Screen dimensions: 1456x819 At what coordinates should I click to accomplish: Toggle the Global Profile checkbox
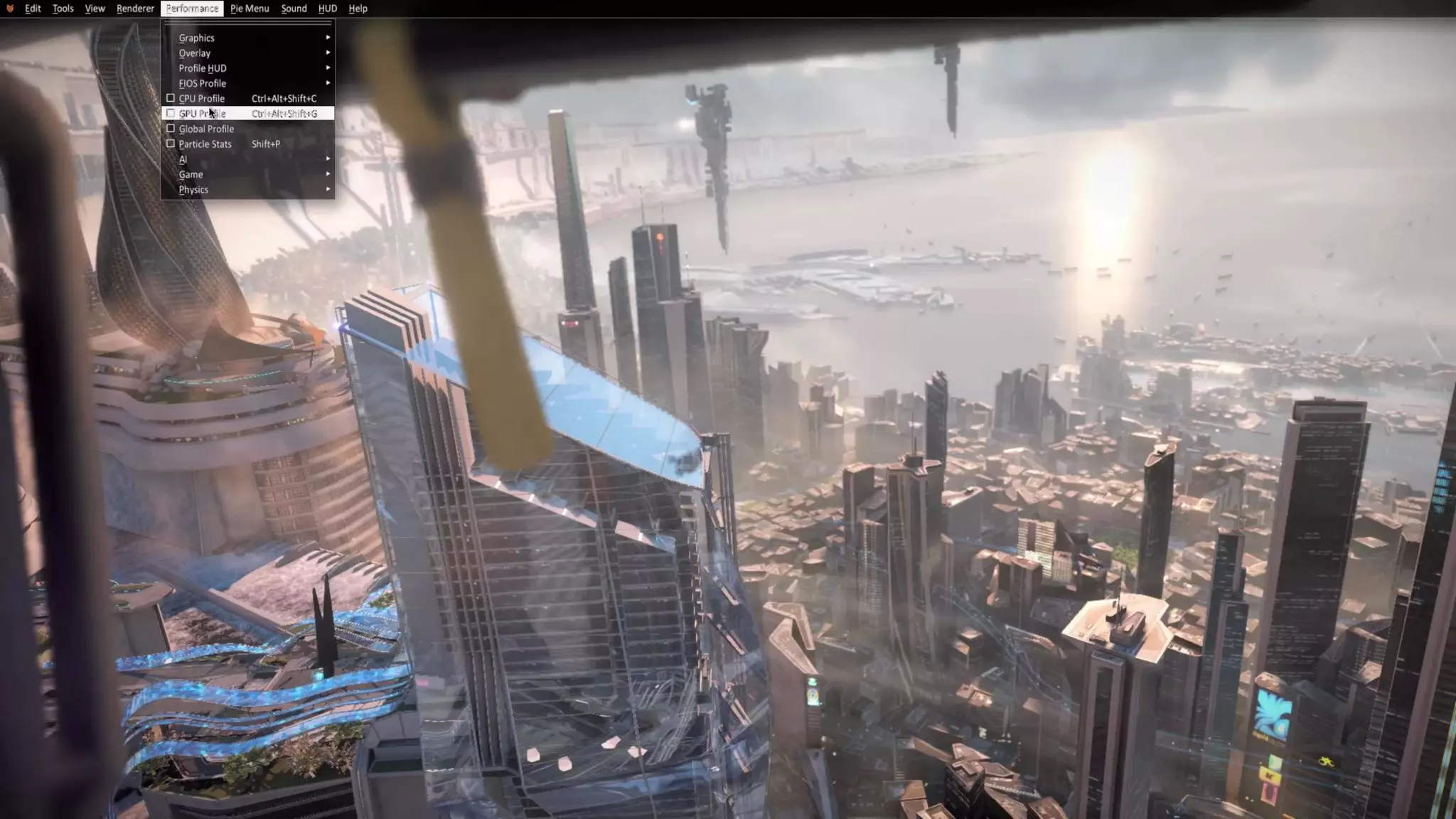point(171,129)
